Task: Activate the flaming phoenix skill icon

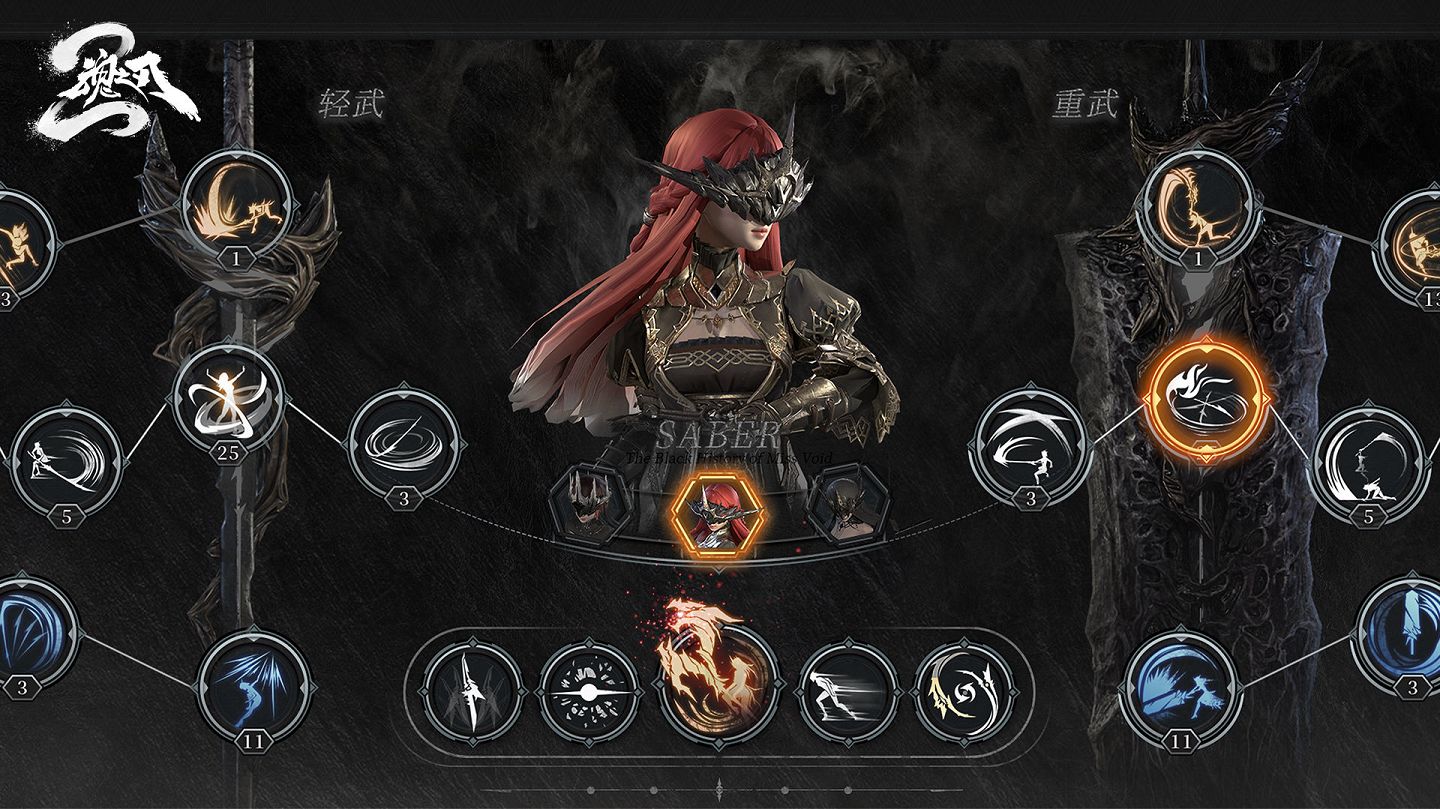Action: point(716,680)
